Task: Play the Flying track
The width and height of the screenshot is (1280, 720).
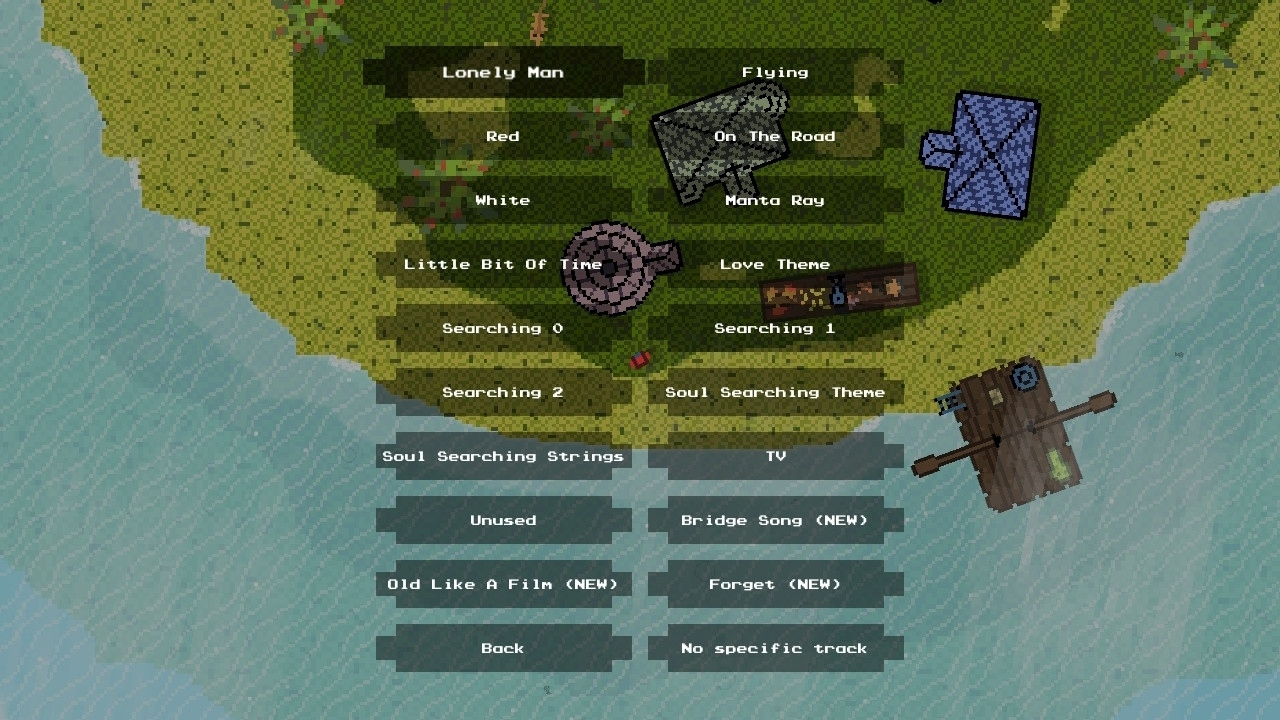Action: 775,72
